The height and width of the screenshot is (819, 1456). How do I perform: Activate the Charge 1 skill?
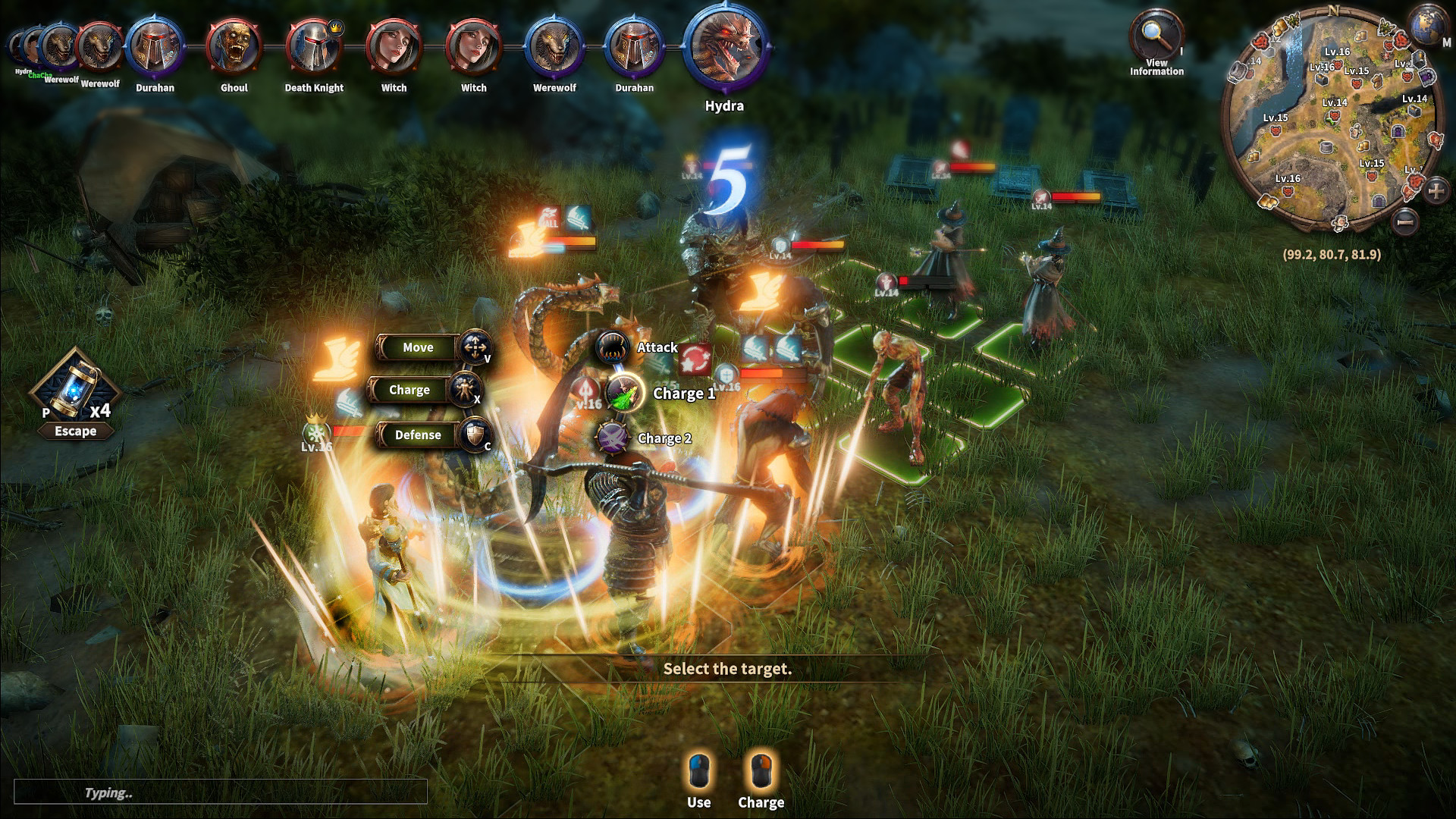624,394
